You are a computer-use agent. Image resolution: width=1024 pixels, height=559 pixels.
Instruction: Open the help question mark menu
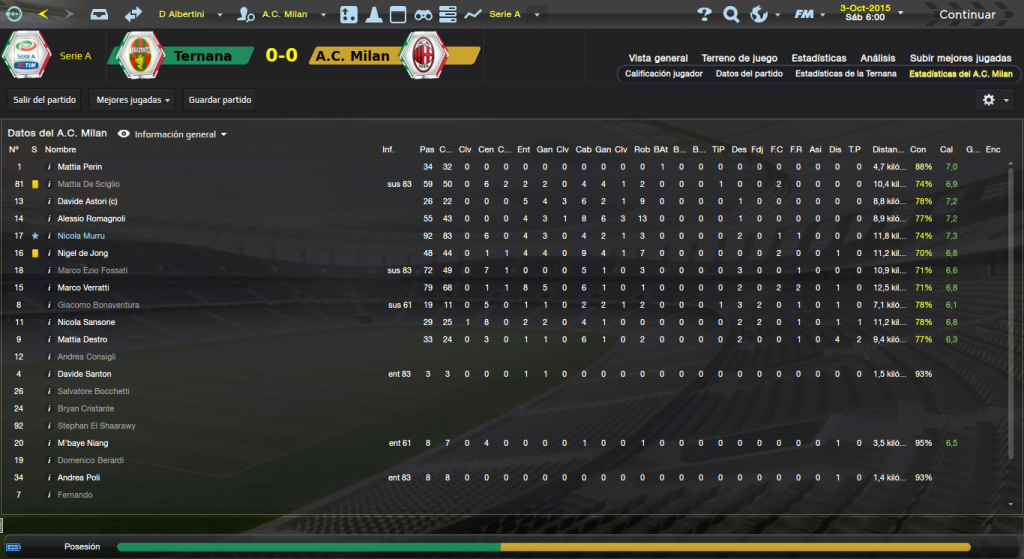pos(704,15)
